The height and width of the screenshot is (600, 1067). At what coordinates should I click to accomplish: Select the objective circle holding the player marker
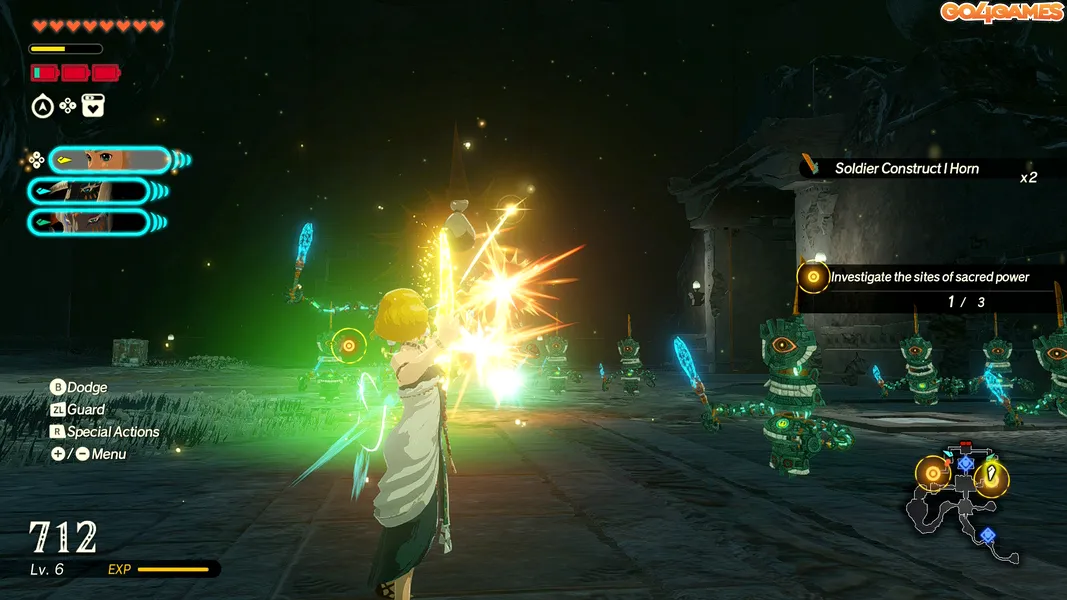(x=991, y=477)
